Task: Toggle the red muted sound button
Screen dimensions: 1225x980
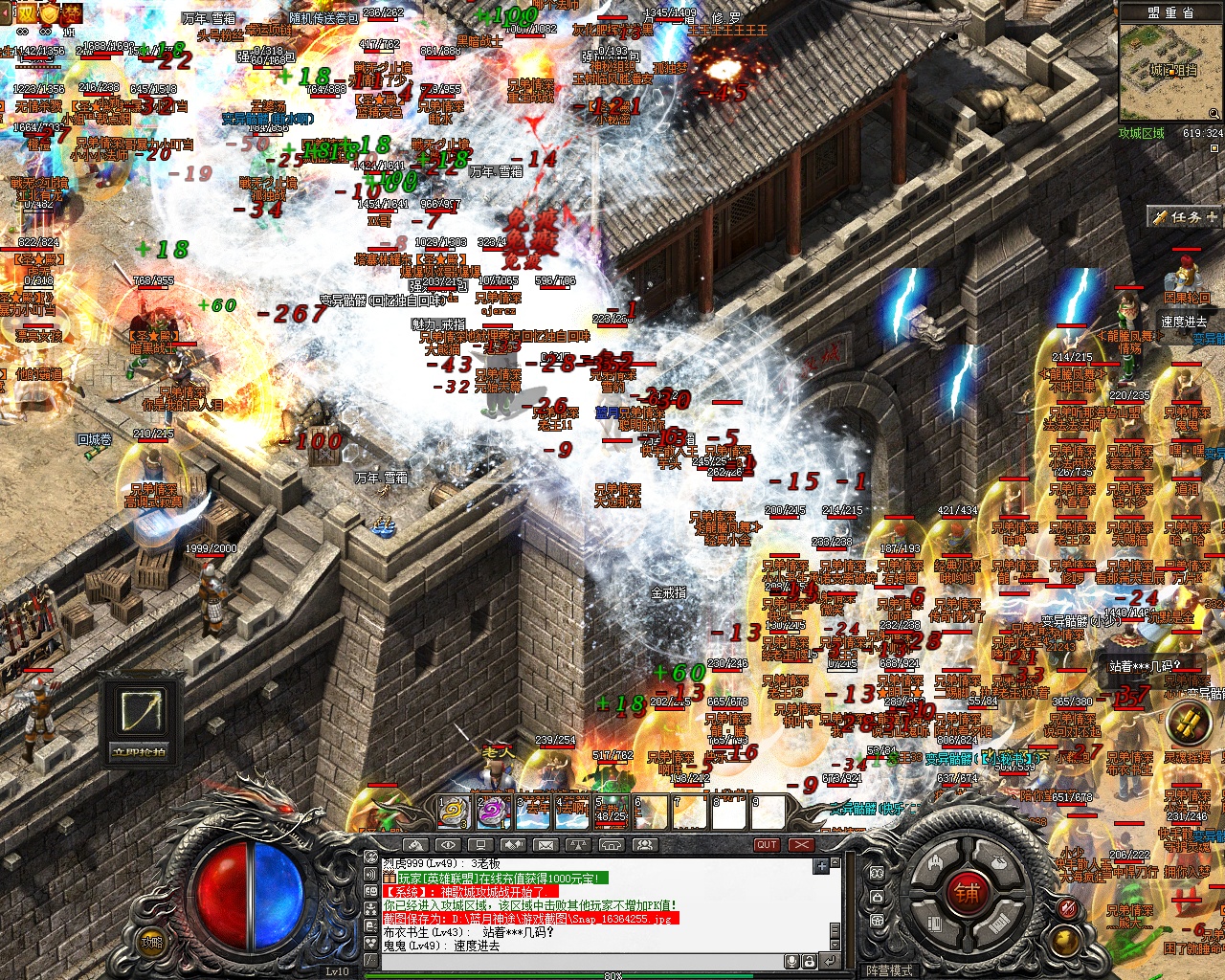Action: pos(1068,908)
